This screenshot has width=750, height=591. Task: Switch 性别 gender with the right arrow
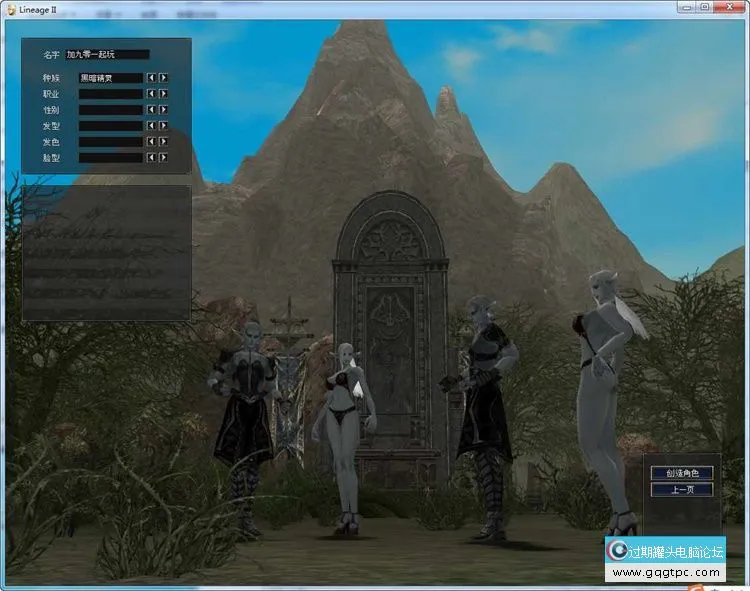(x=163, y=109)
